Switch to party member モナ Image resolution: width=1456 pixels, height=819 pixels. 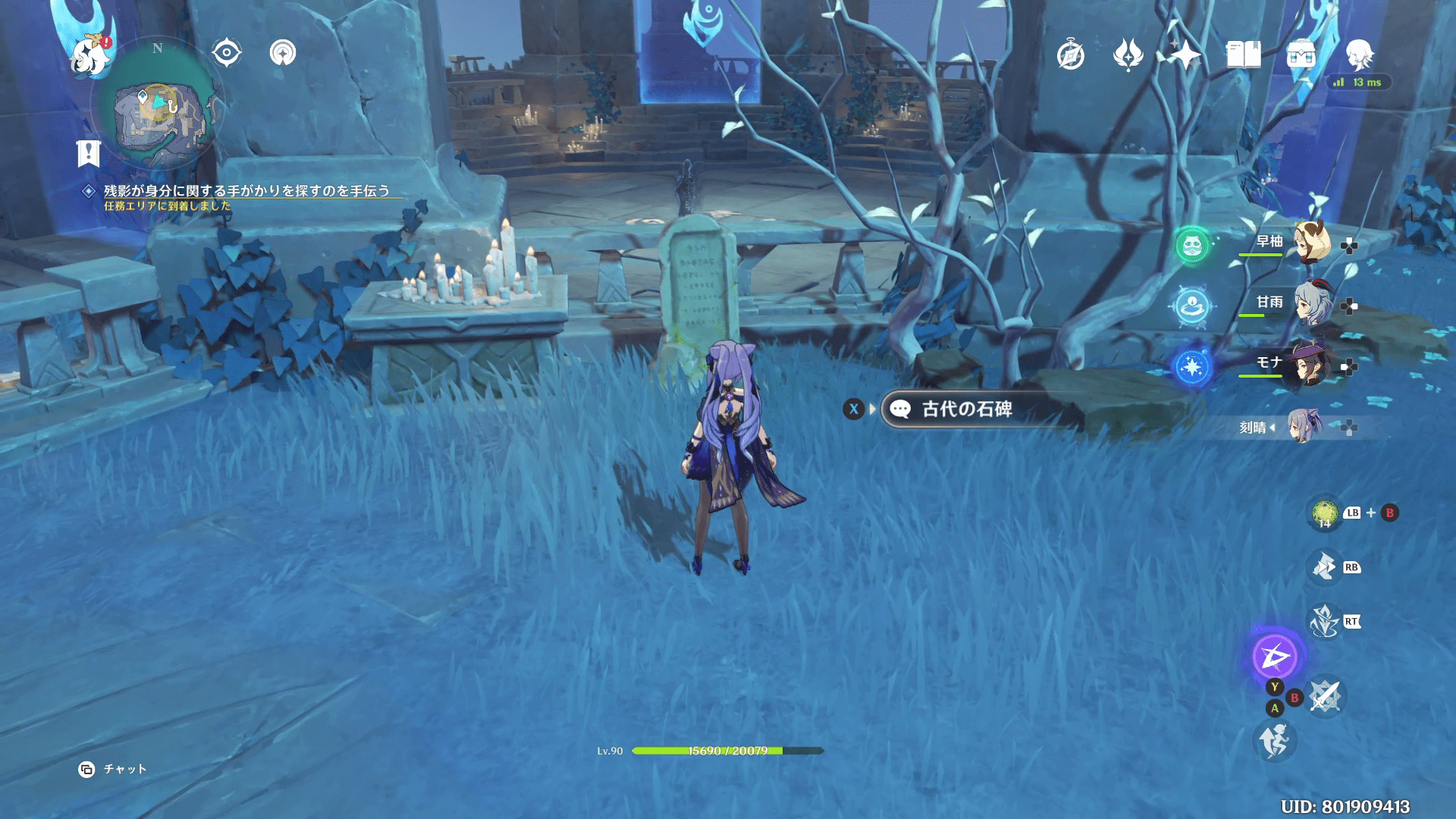point(1310,365)
